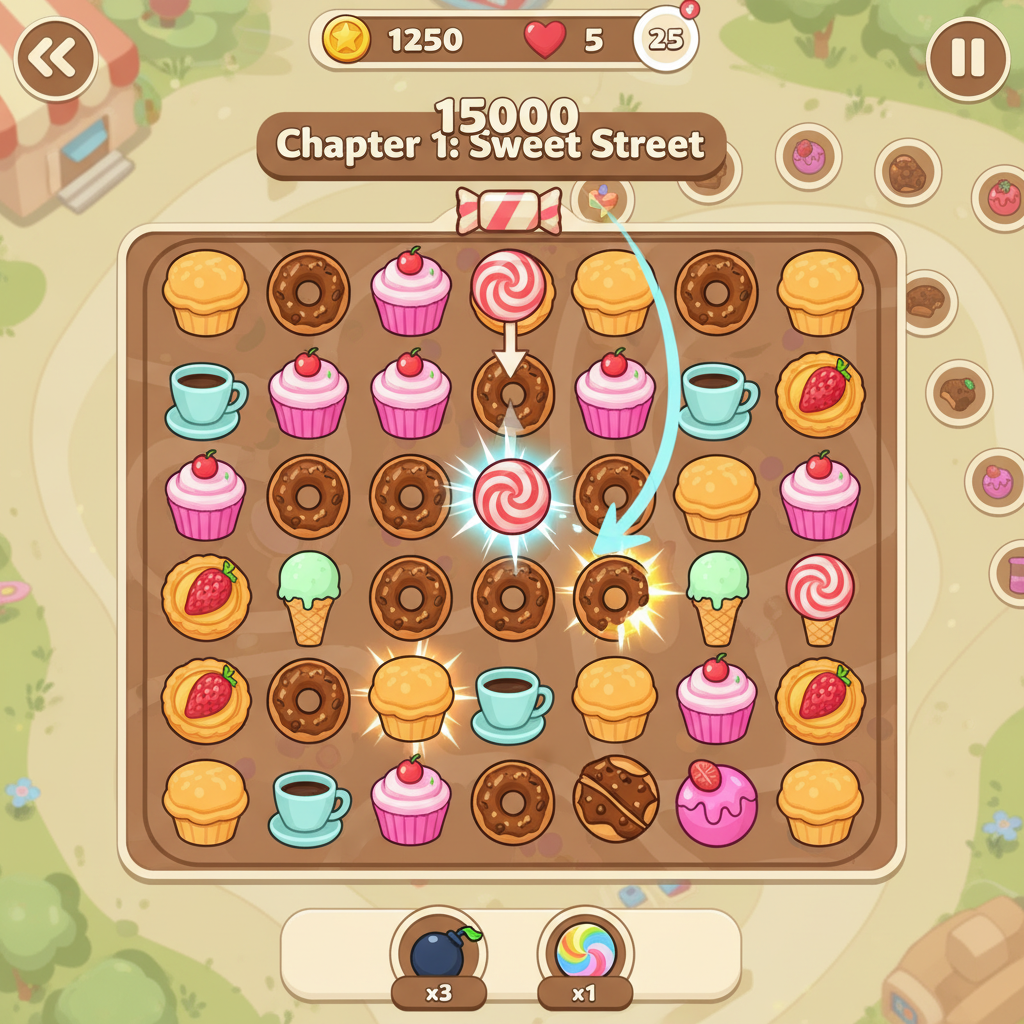This screenshot has width=1024, height=1024.
Task: Pick the sparkling donut under the blue arrow
Action: (x=613, y=597)
